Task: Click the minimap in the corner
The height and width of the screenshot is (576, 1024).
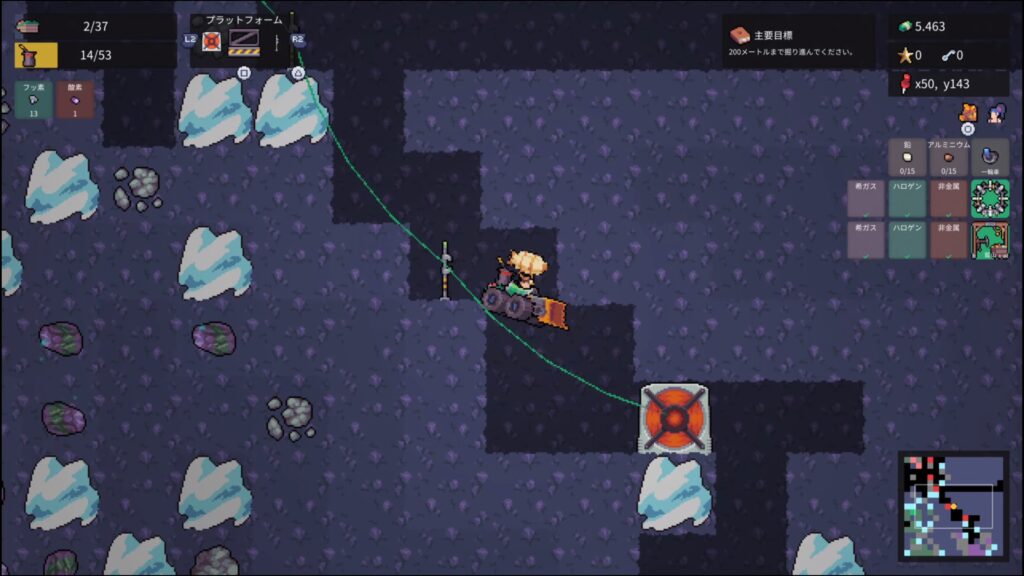Action: click(952, 504)
